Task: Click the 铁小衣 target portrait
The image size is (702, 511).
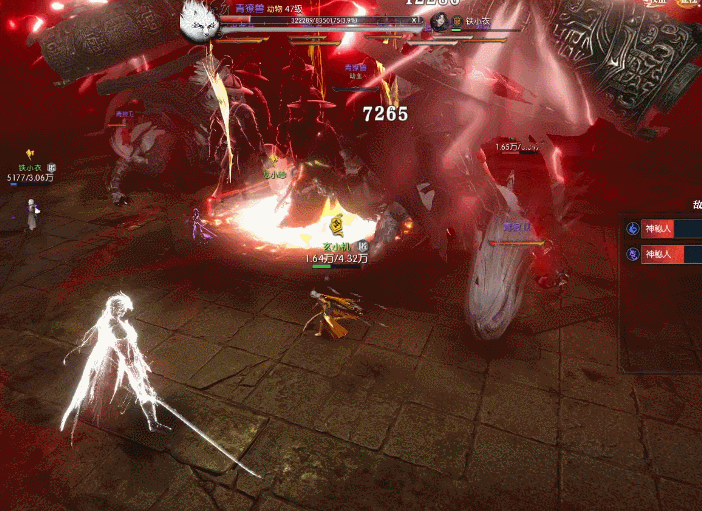Action: click(441, 22)
